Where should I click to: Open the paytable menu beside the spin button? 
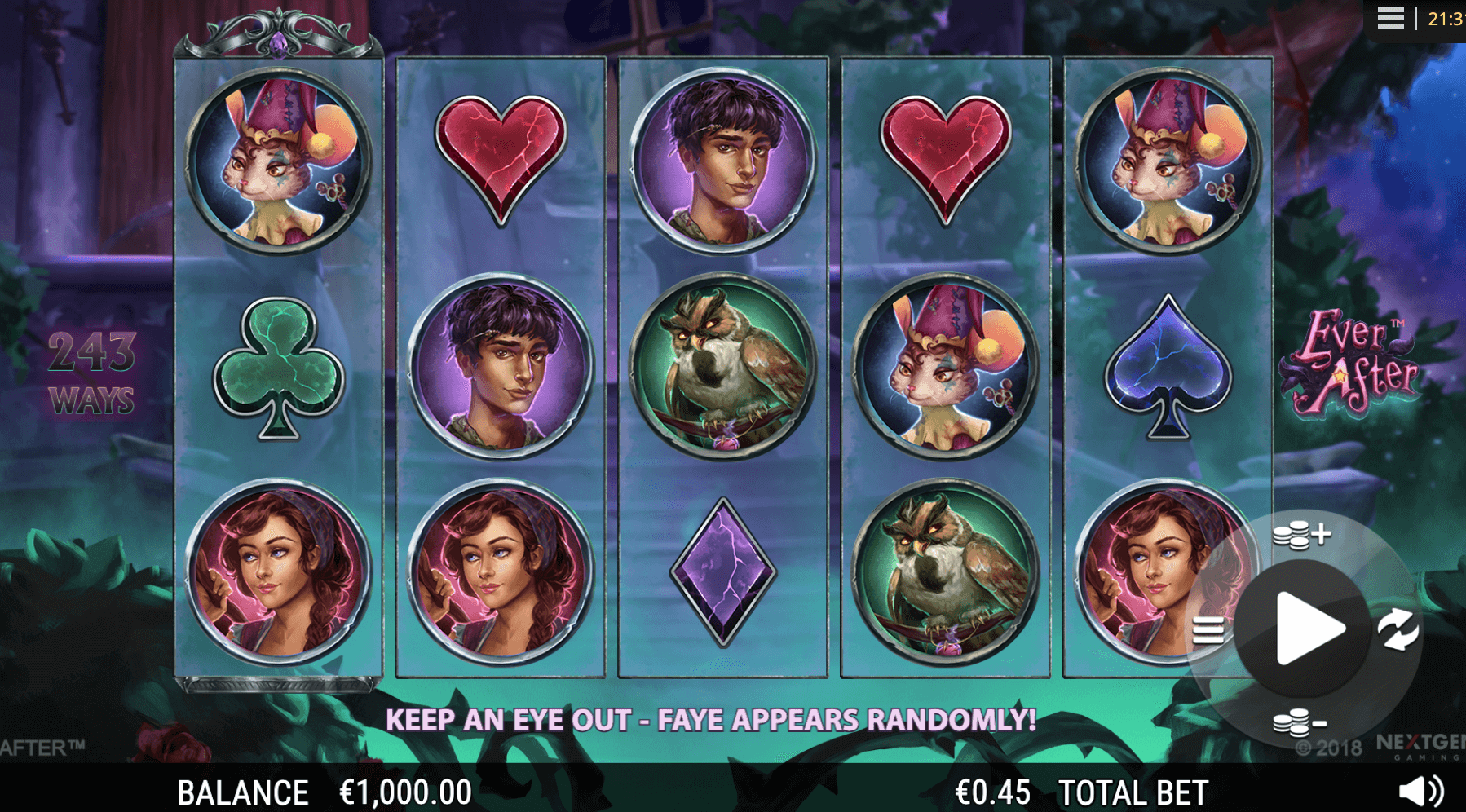click(x=1208, y=630)
